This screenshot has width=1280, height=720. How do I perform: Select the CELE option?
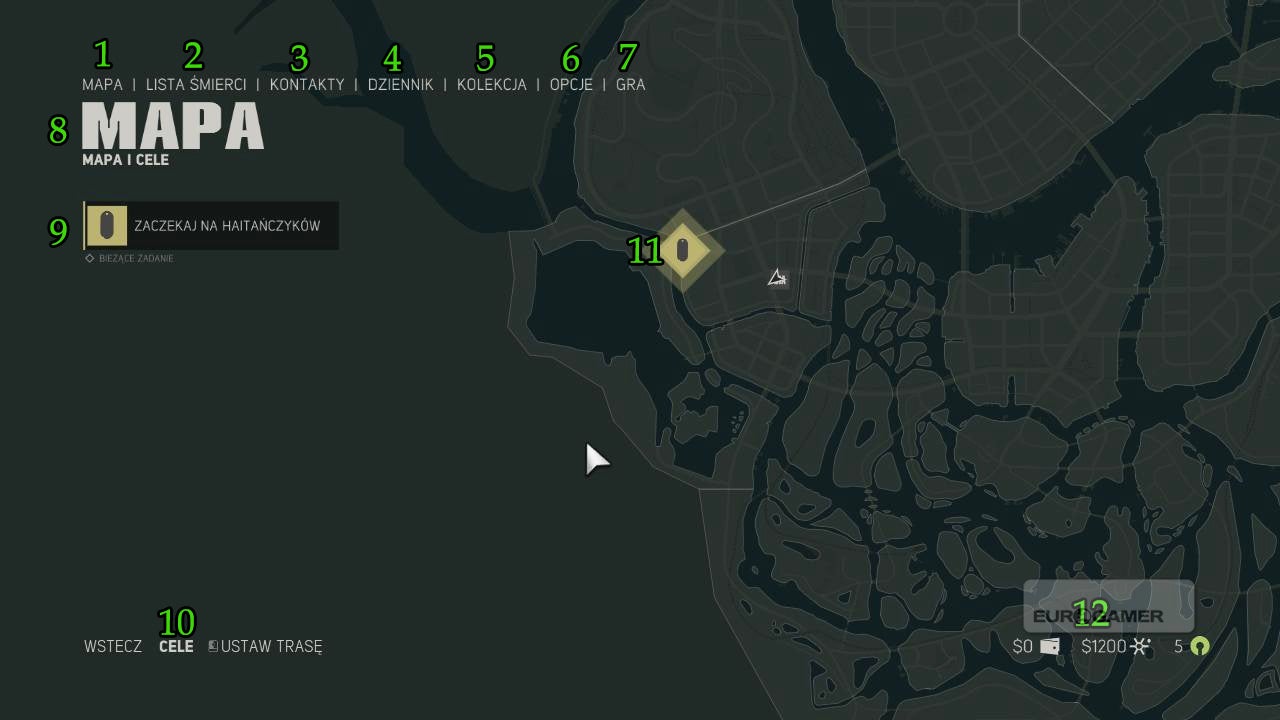point(176,646)
